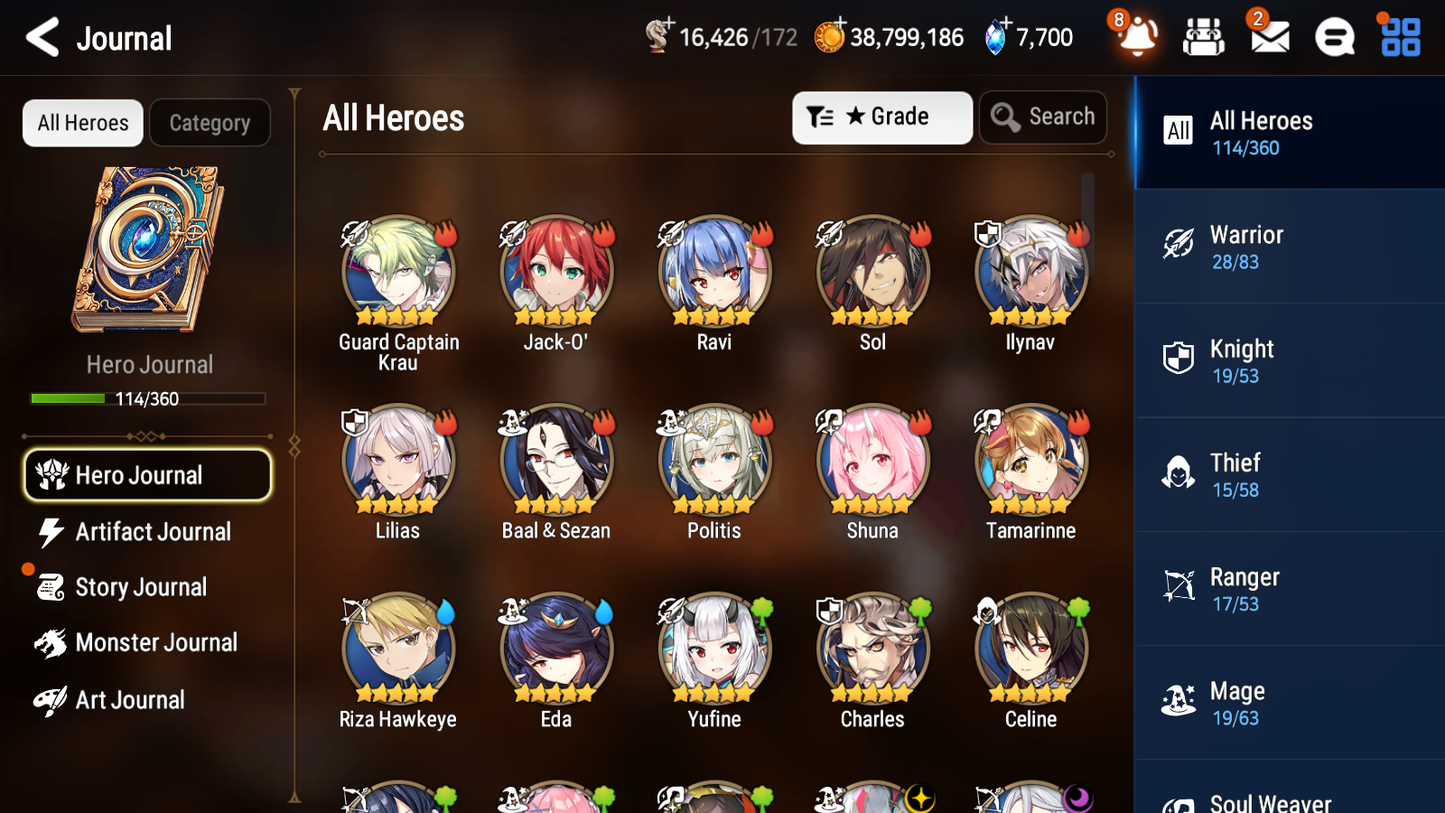The height and width of the screenshot is (813, 1445).
Task: Open the main menu grid icon
Action: click(x=1399, y=36)
